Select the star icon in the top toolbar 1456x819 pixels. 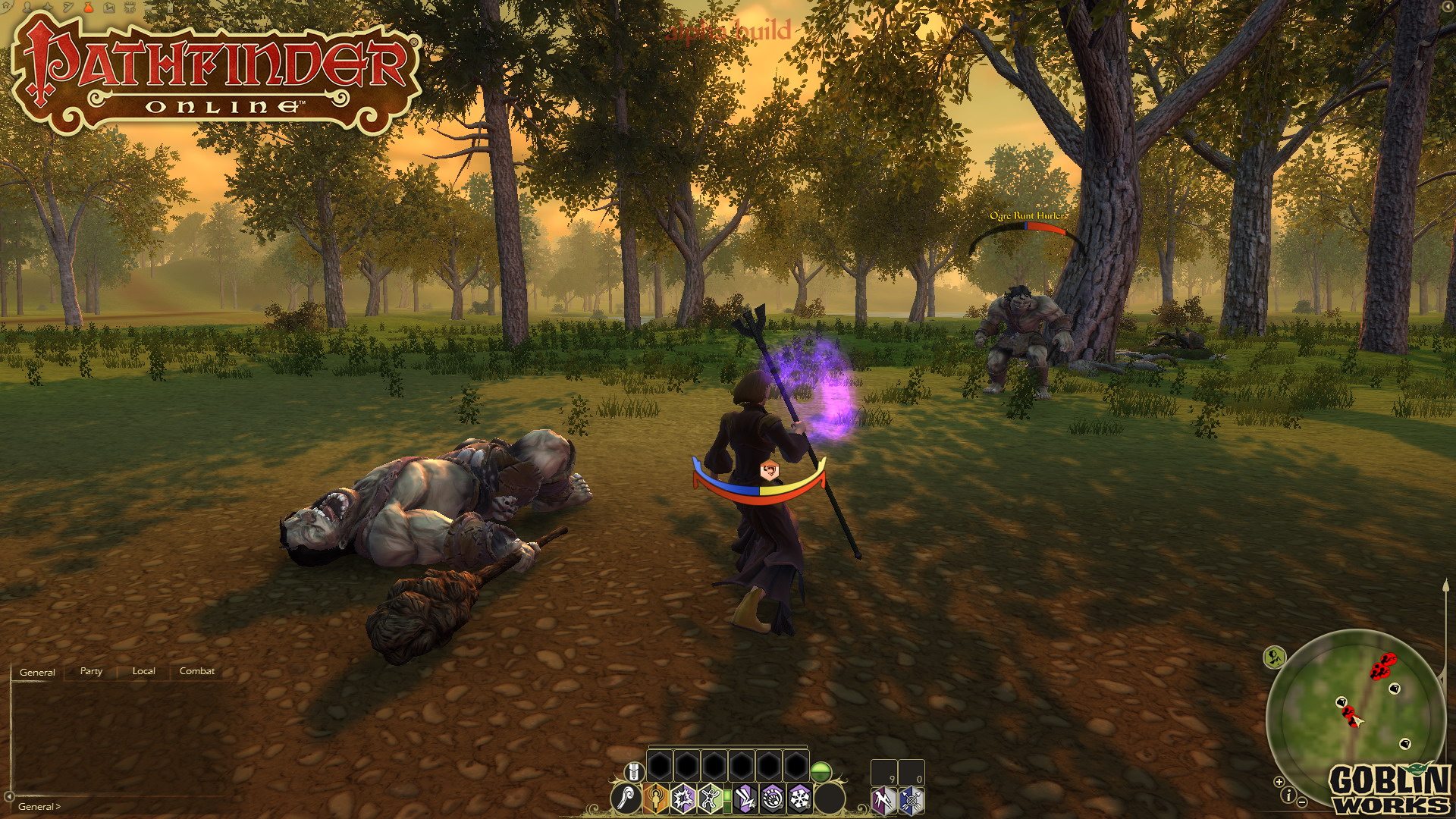tap(48, 8)
